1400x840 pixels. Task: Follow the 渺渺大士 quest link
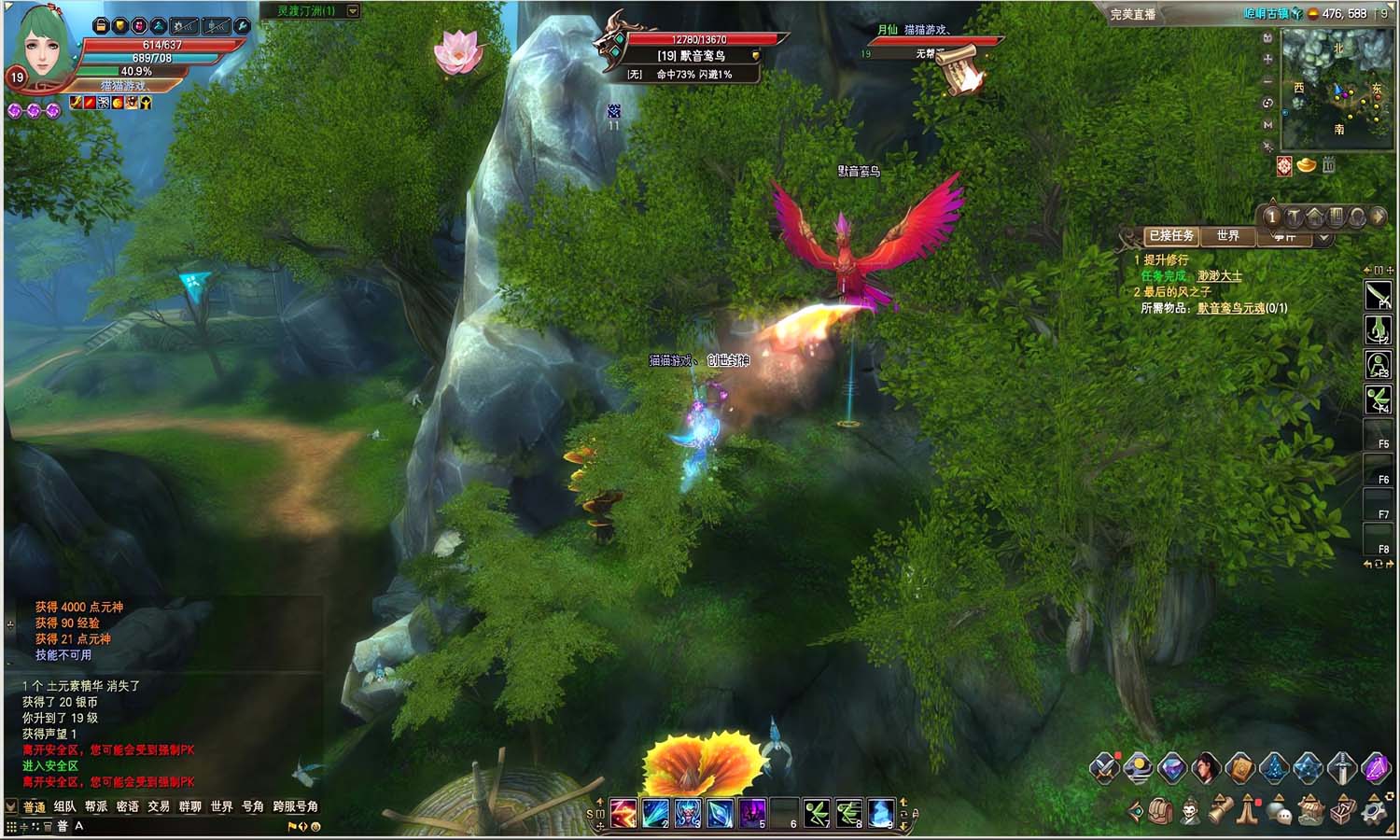1219,276
